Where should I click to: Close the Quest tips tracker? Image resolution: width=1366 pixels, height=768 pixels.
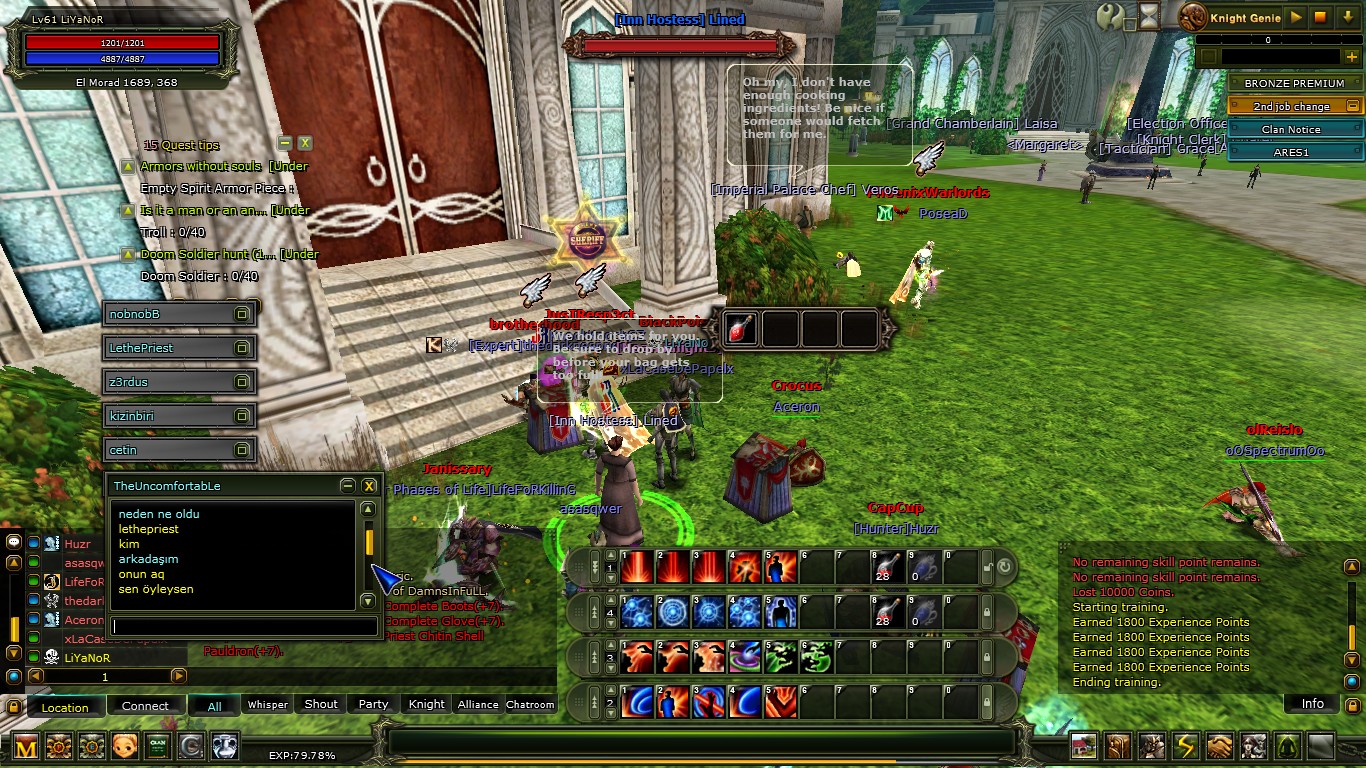click(x=305, y=143)
